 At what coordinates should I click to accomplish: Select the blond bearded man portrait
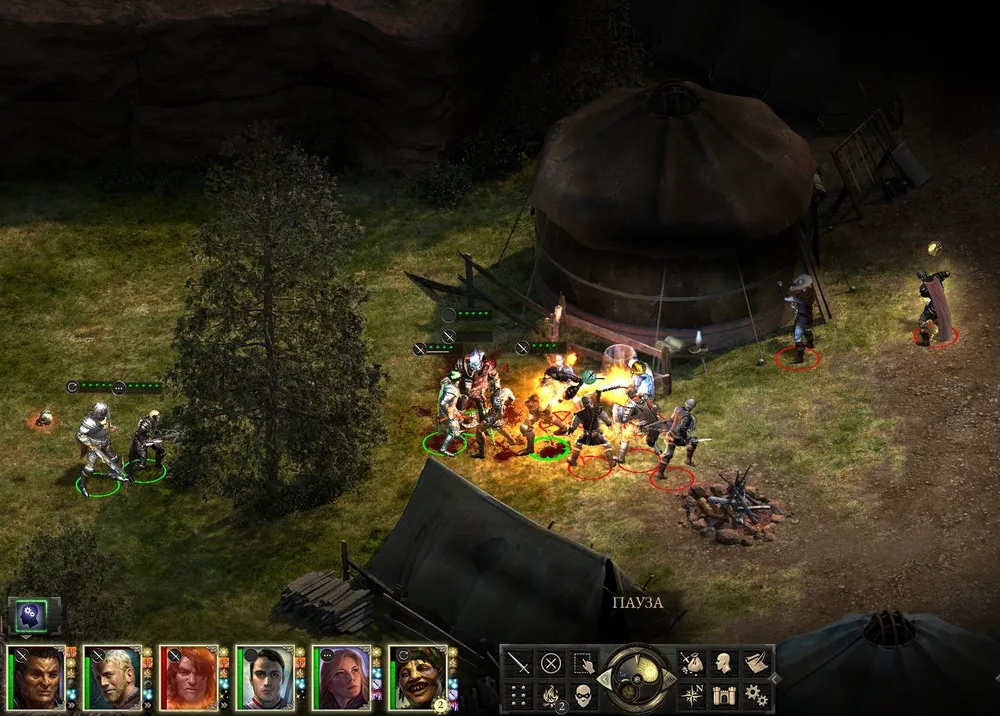(112, 678)
